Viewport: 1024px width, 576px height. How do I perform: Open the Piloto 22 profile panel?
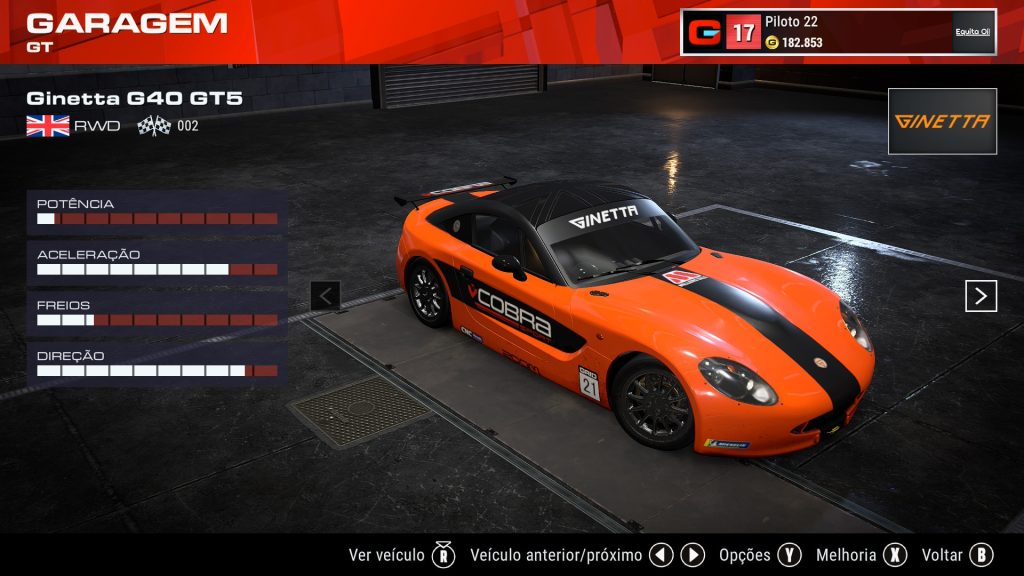pyautogui.click(x=838, y=32)
